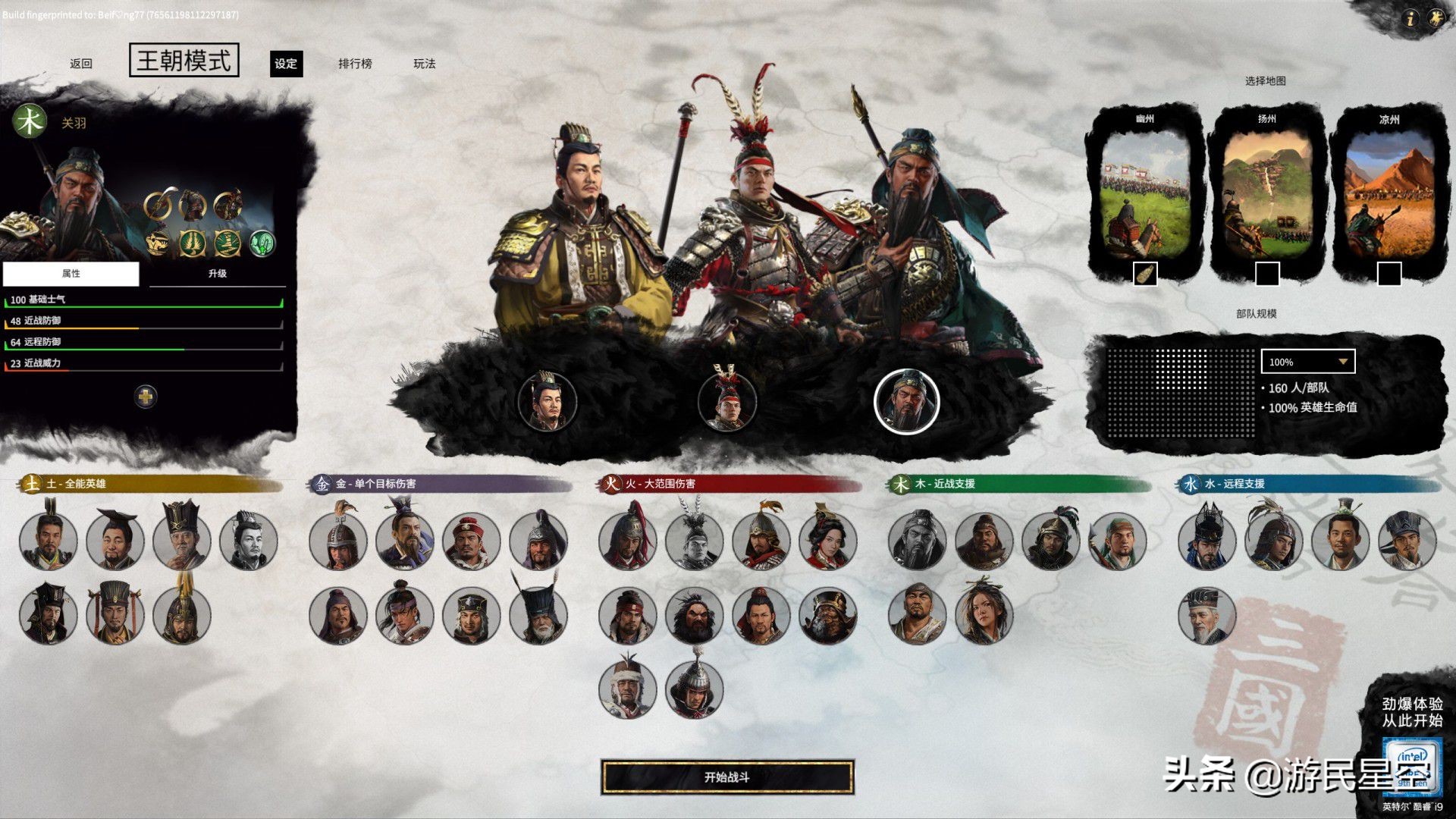This screenshot has width=1456, height=819.
Task: Tick the checkbox under the 扬州 map
Action: [1267, 274]
